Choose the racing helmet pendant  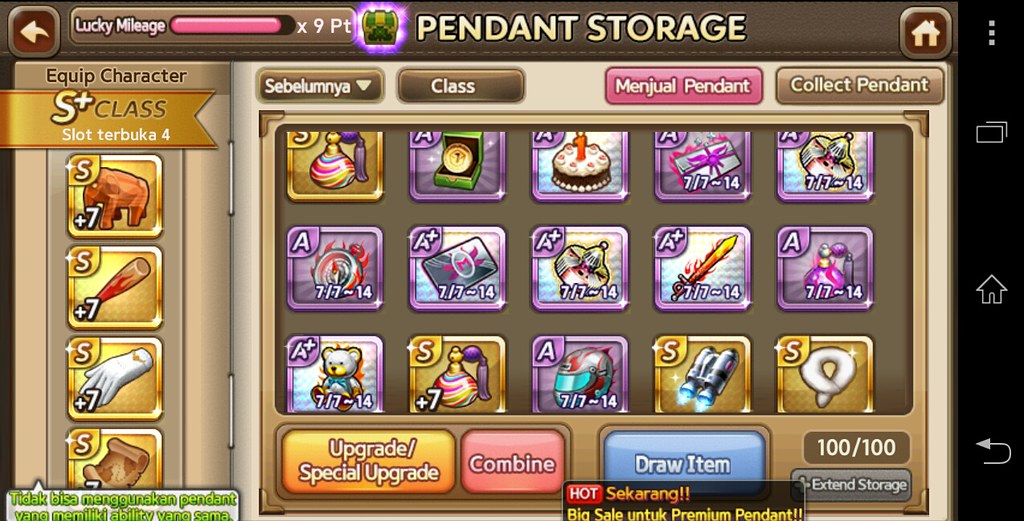579,375
